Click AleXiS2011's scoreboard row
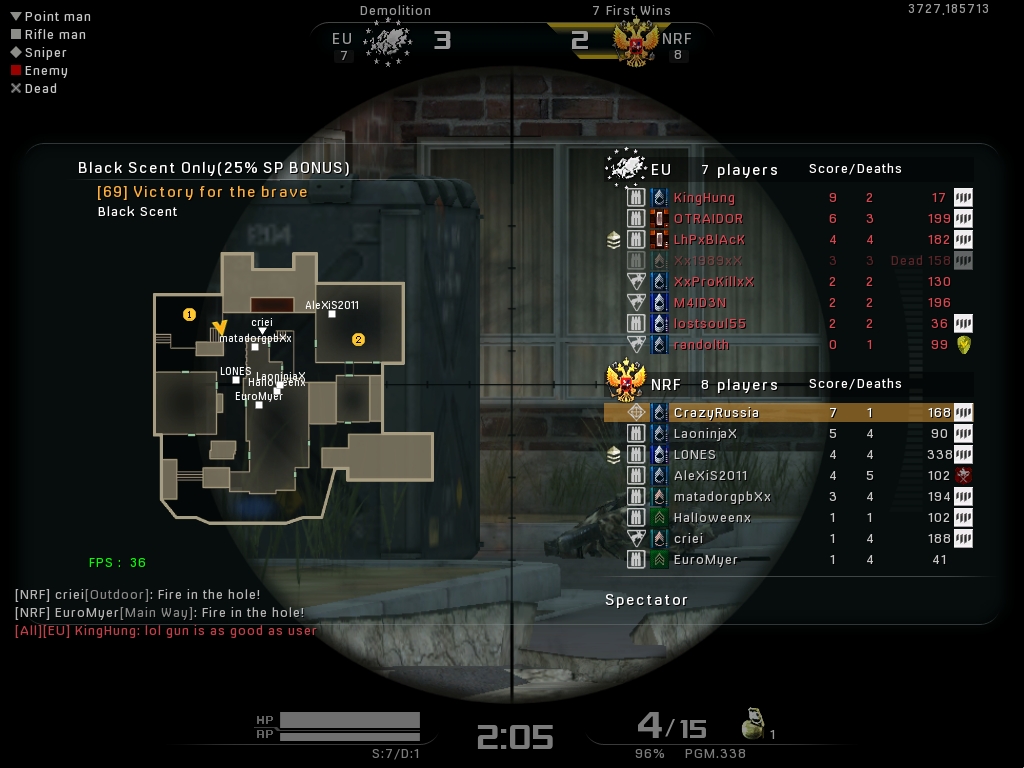Image resolution: width=1024 pixels, height=768 pixels. (x=710, y=476)
